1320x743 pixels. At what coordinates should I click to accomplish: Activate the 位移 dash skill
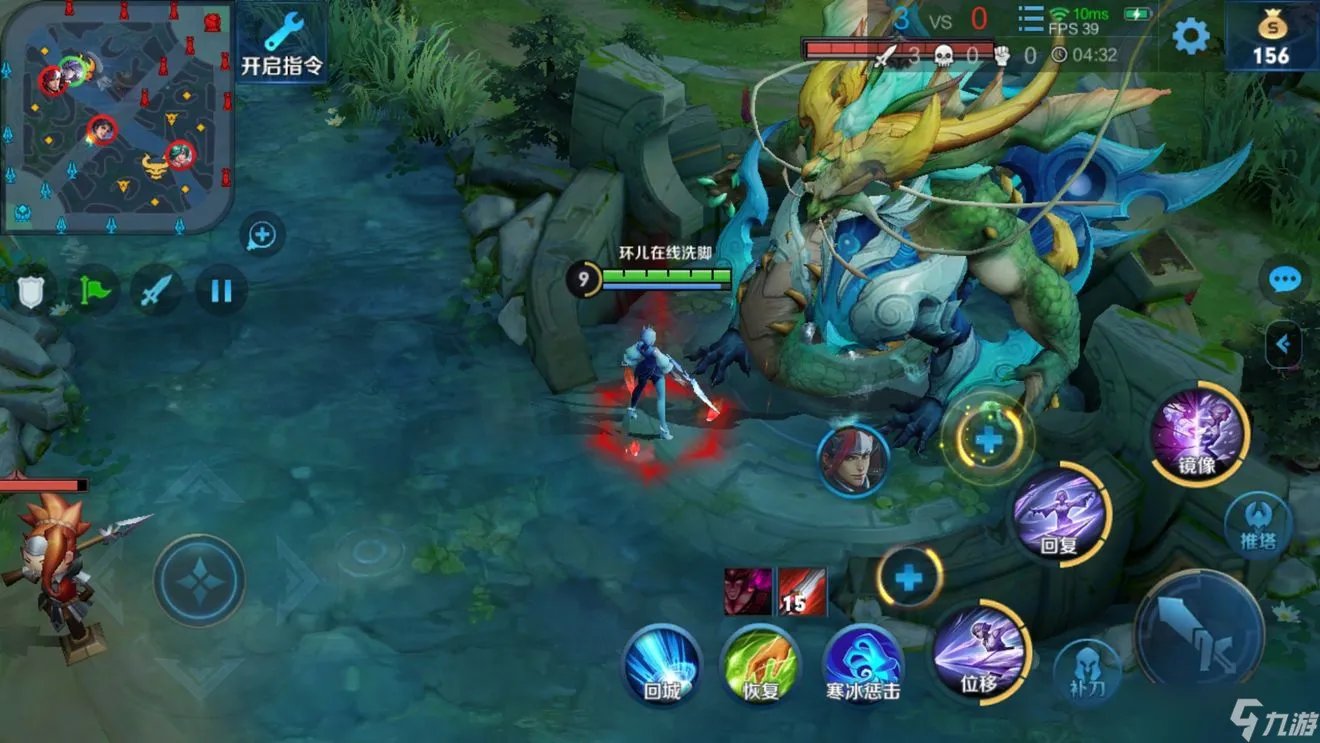click(980, 650)
